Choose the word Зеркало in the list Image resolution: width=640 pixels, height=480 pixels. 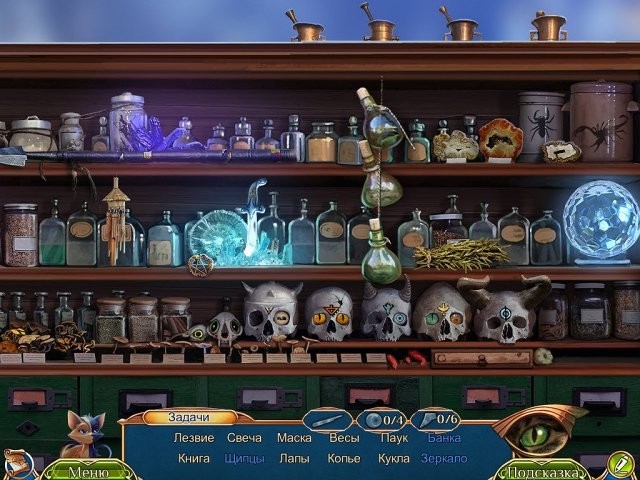click(x=445, y=459)
